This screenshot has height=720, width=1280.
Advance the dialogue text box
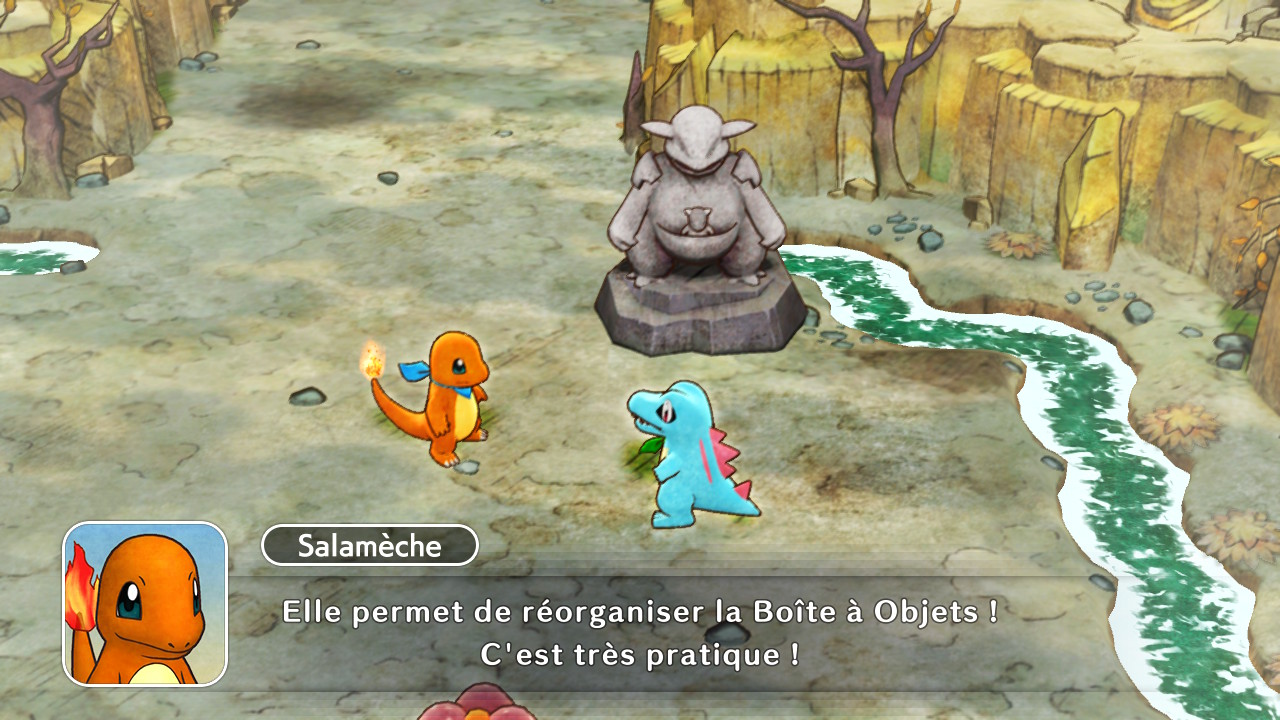point(640,633)
